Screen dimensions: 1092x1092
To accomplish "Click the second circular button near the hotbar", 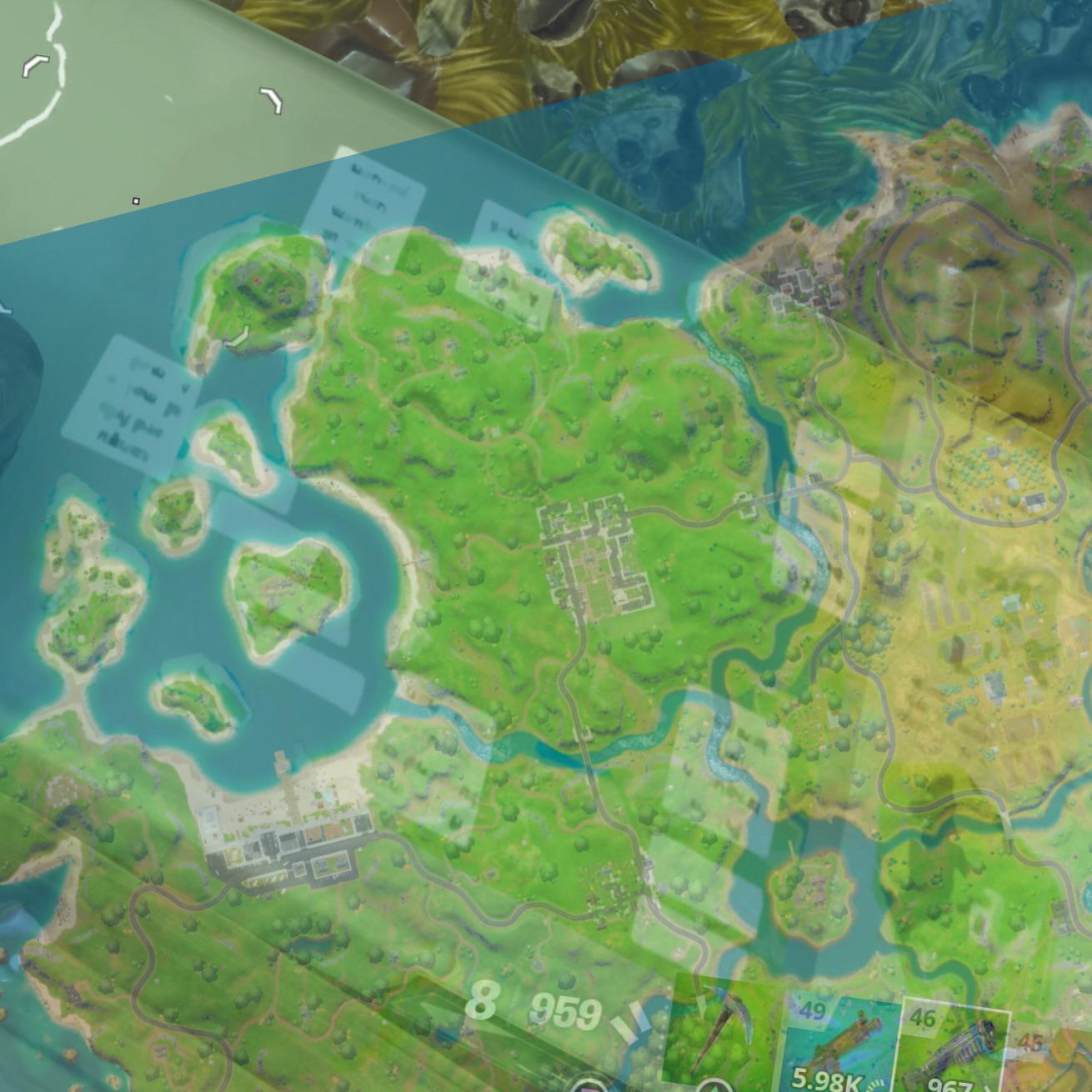I will coord(713,1086).
